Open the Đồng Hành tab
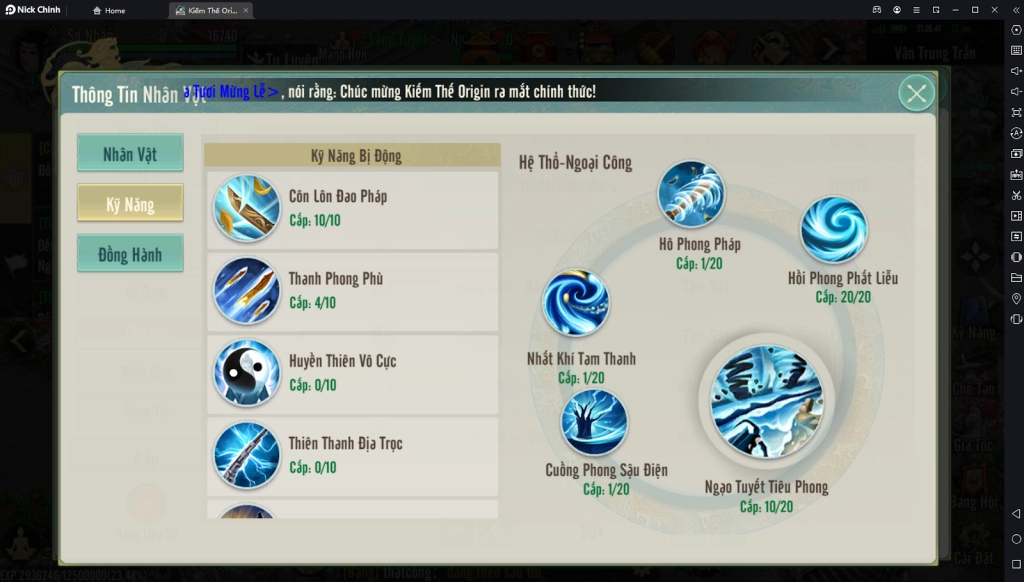The image size is (1024, 582). click(x=130, y=254)
